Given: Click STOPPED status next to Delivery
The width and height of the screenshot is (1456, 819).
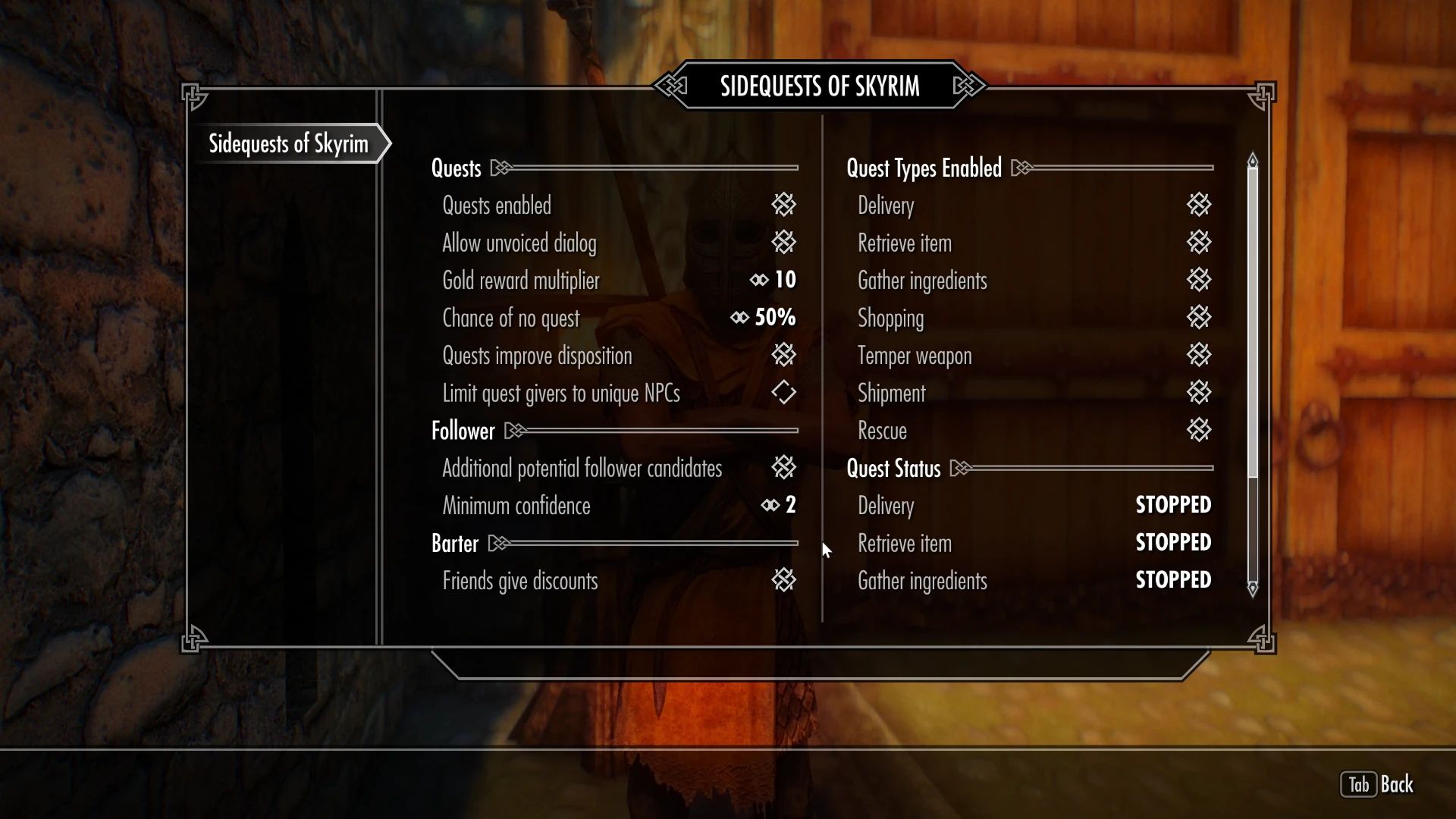Looking at the screenshot, I should [1172, 505].
